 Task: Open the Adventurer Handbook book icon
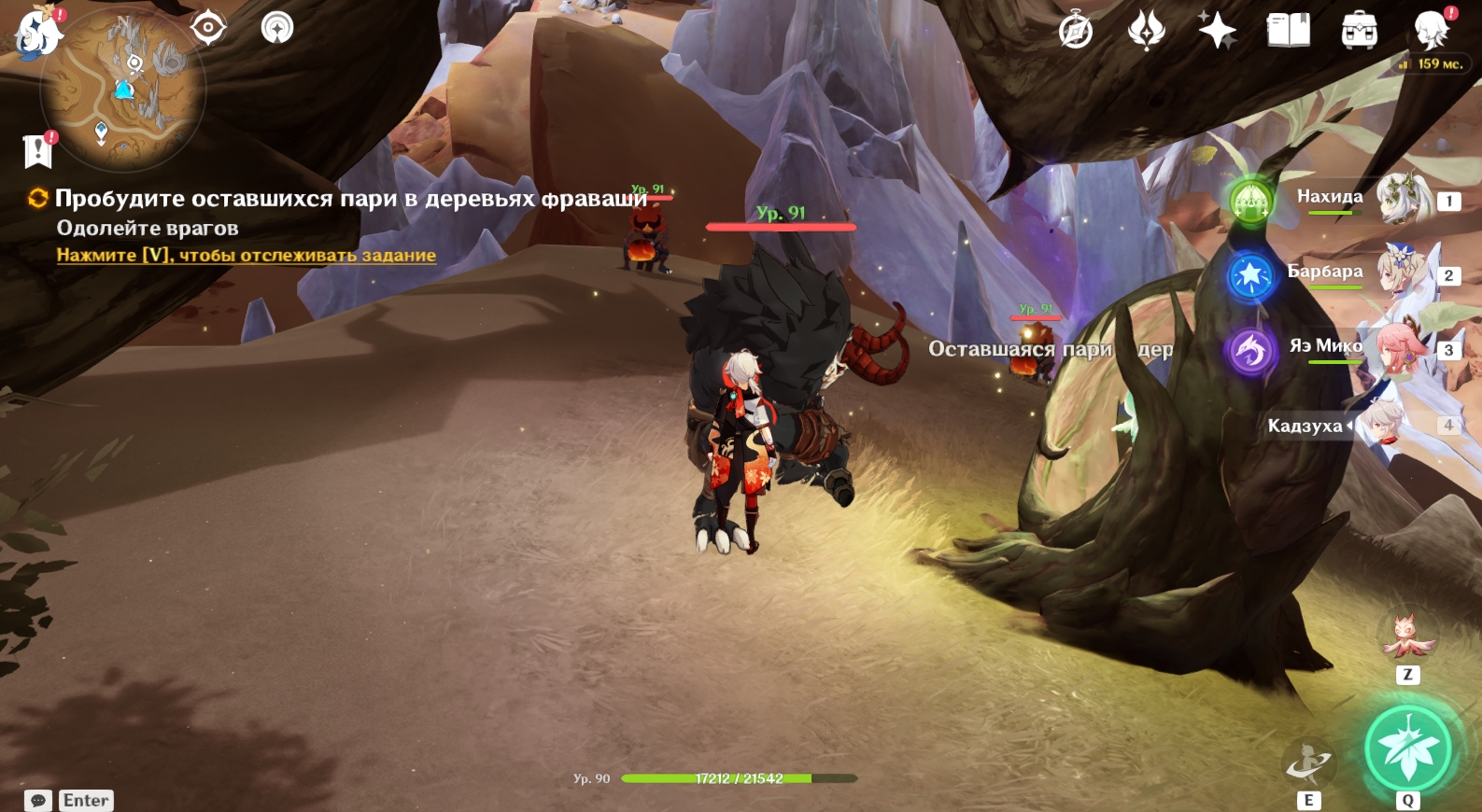[x=1289, y=31]
